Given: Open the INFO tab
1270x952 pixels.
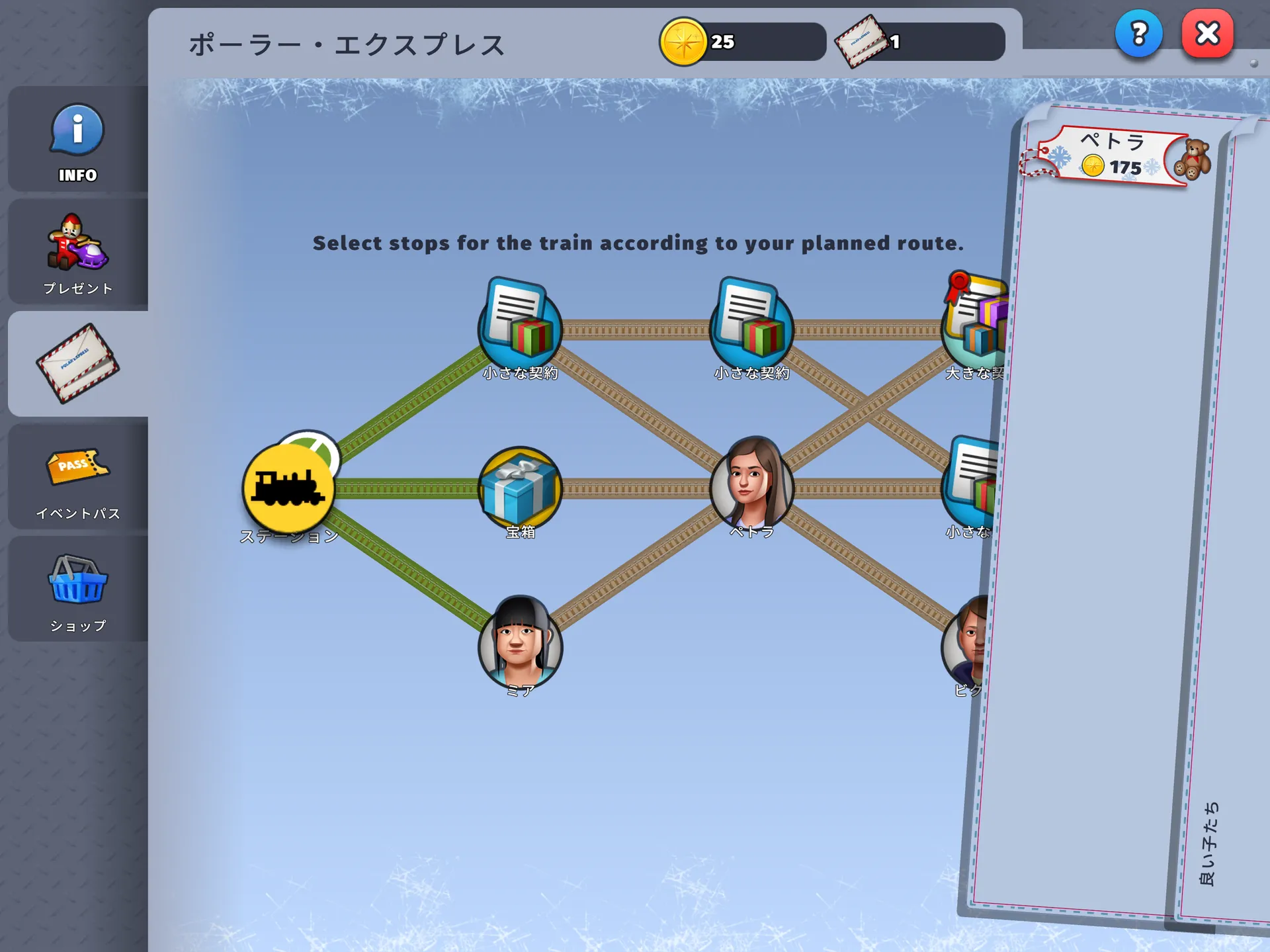Looking at the screenshot, I should [x=77, y=140].
